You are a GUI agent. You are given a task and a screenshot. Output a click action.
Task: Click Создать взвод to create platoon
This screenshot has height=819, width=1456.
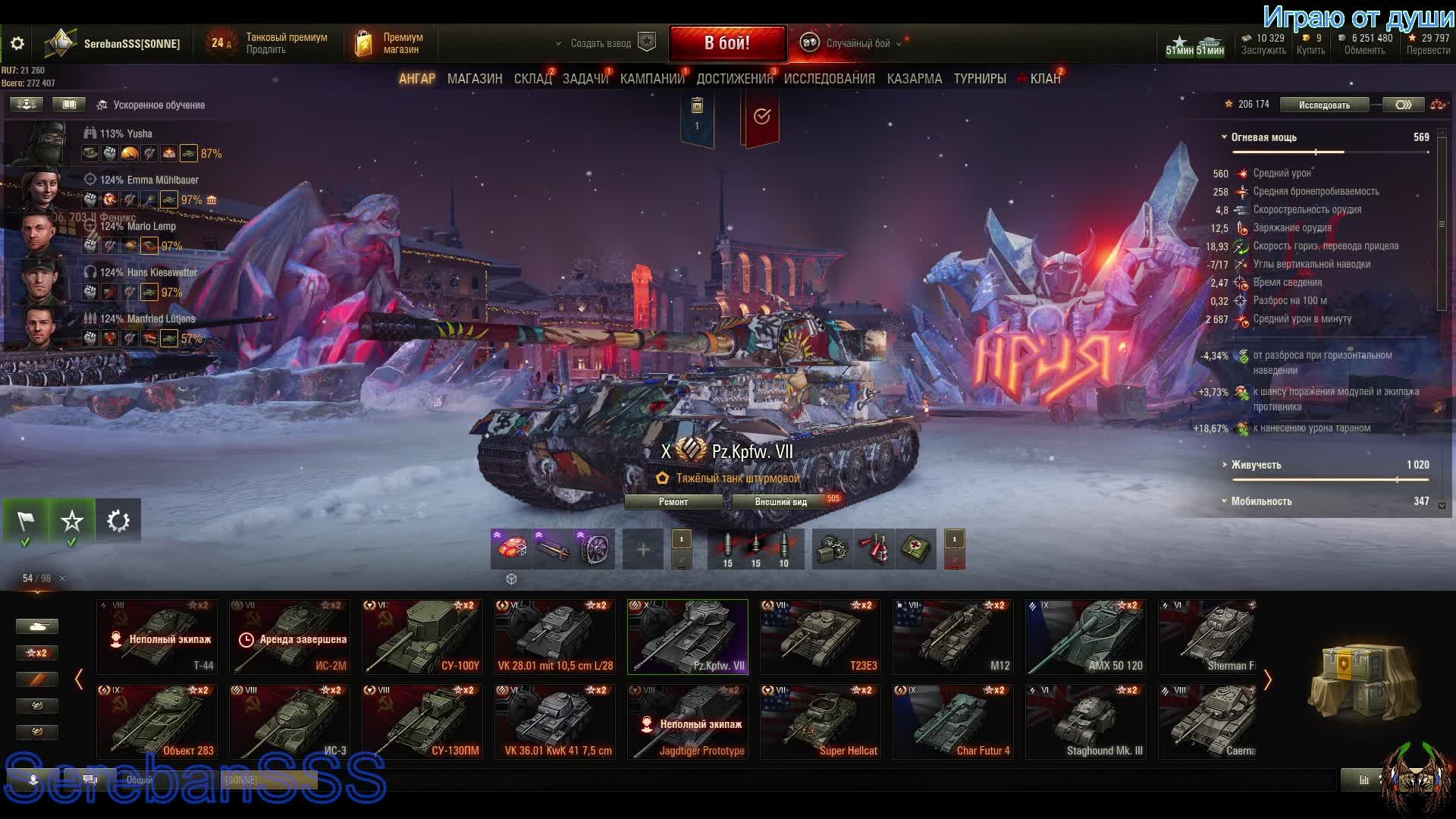click(x=601, y=44)
